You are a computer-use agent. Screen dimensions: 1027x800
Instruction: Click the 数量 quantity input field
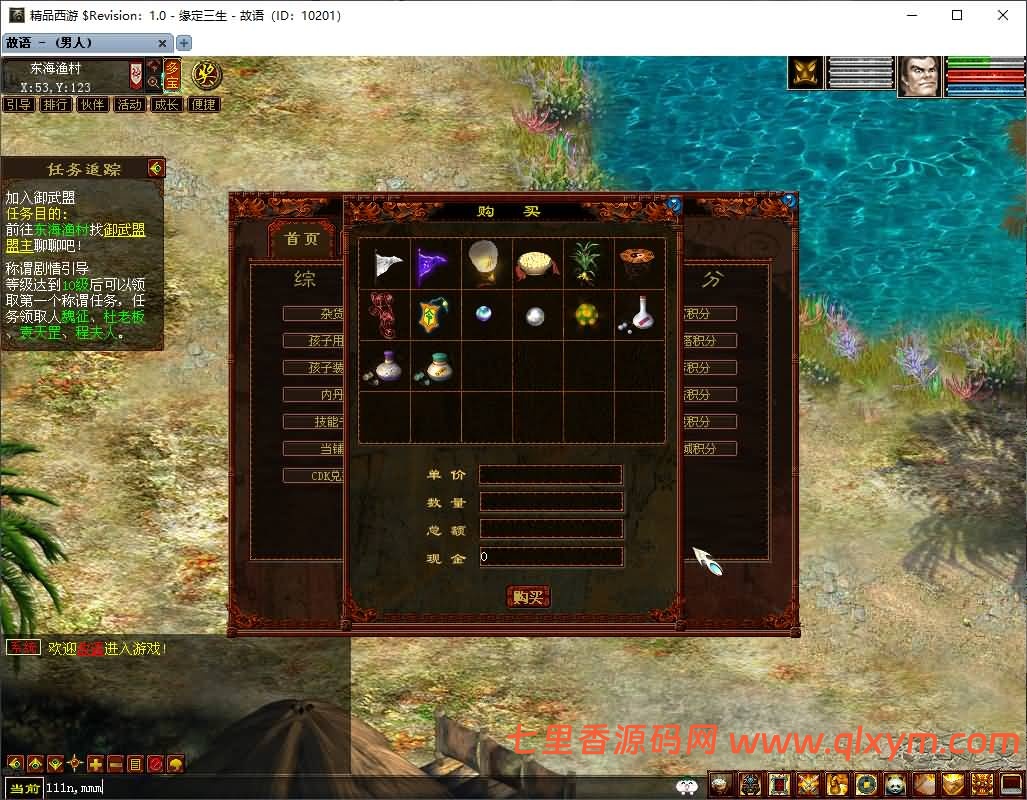[x=551, y=502]
